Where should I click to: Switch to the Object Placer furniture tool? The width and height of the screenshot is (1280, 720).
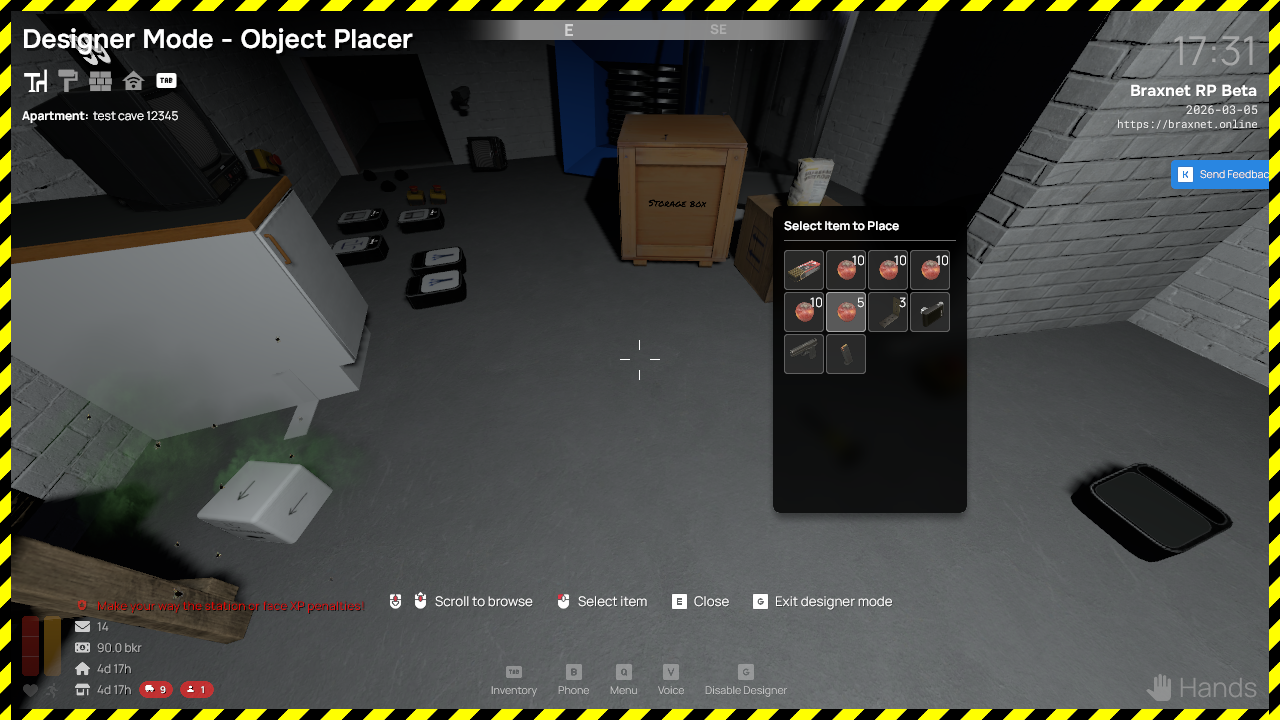(x=36, y=81)
